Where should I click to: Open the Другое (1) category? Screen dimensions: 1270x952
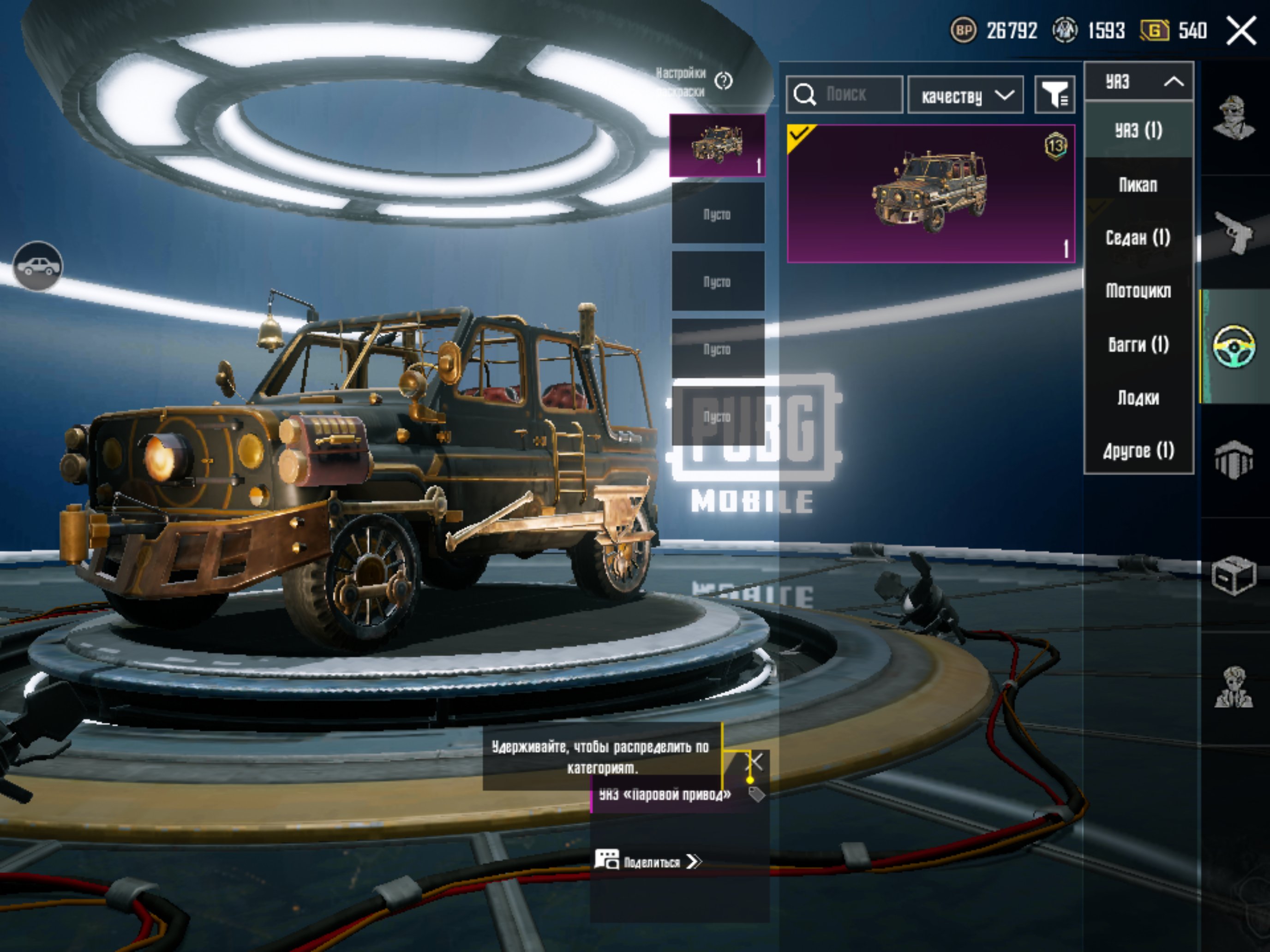coord(1138,451)
